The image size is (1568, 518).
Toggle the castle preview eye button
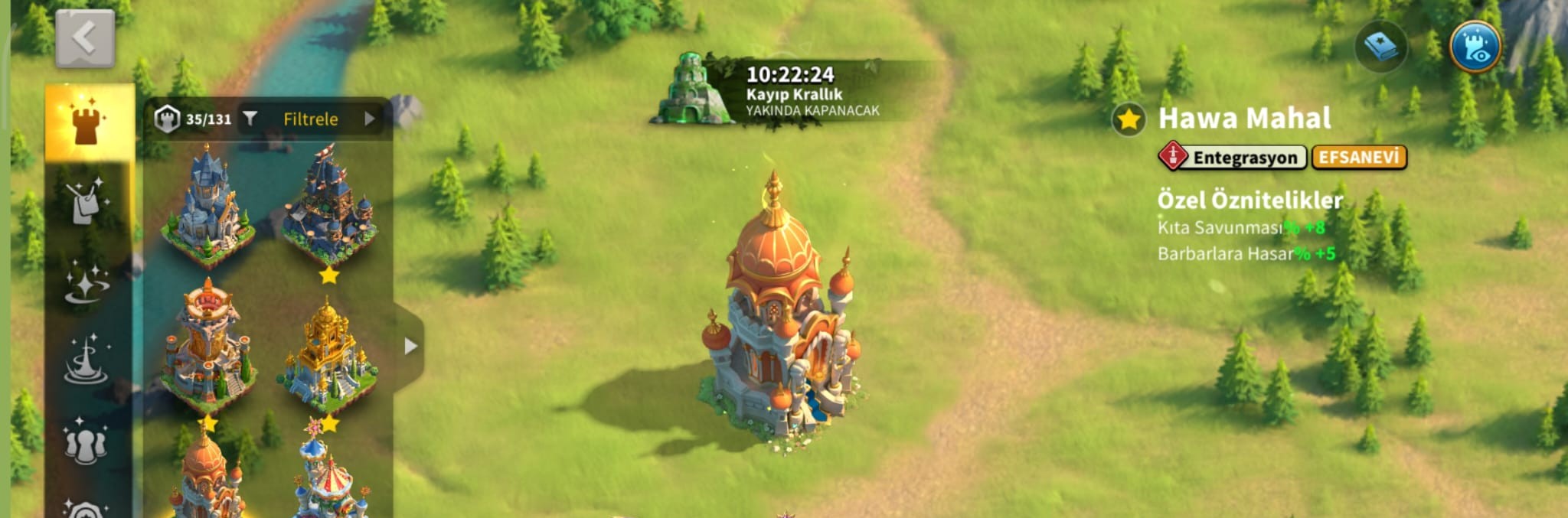(x=1475, y=47)
